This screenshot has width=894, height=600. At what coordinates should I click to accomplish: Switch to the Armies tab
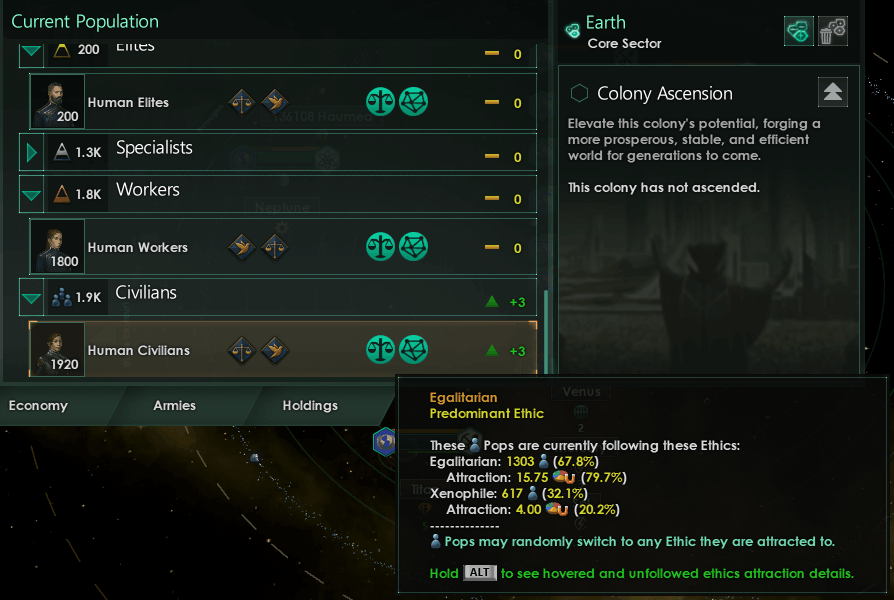pos(174,405)
